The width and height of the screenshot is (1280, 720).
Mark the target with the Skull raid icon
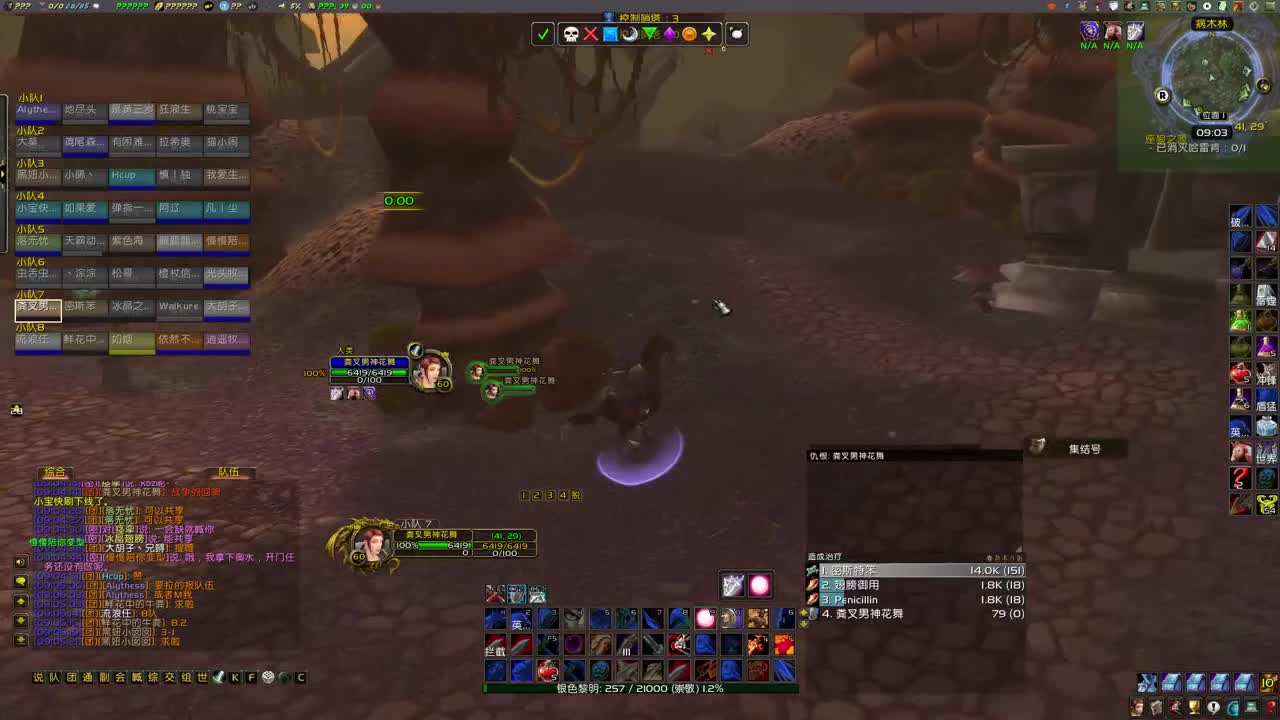tap(571, 34)
